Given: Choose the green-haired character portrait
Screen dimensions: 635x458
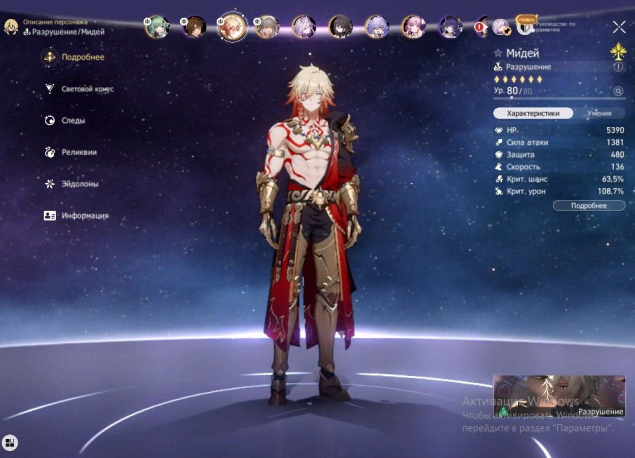Looking at the screenshot, I should (x=157, y=26).
